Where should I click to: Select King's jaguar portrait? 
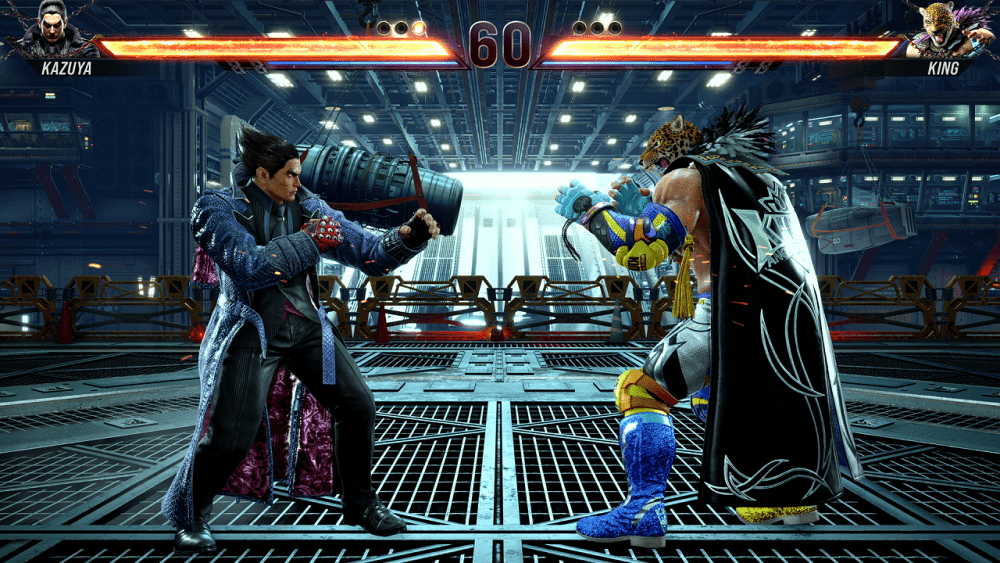pos(942,28)
